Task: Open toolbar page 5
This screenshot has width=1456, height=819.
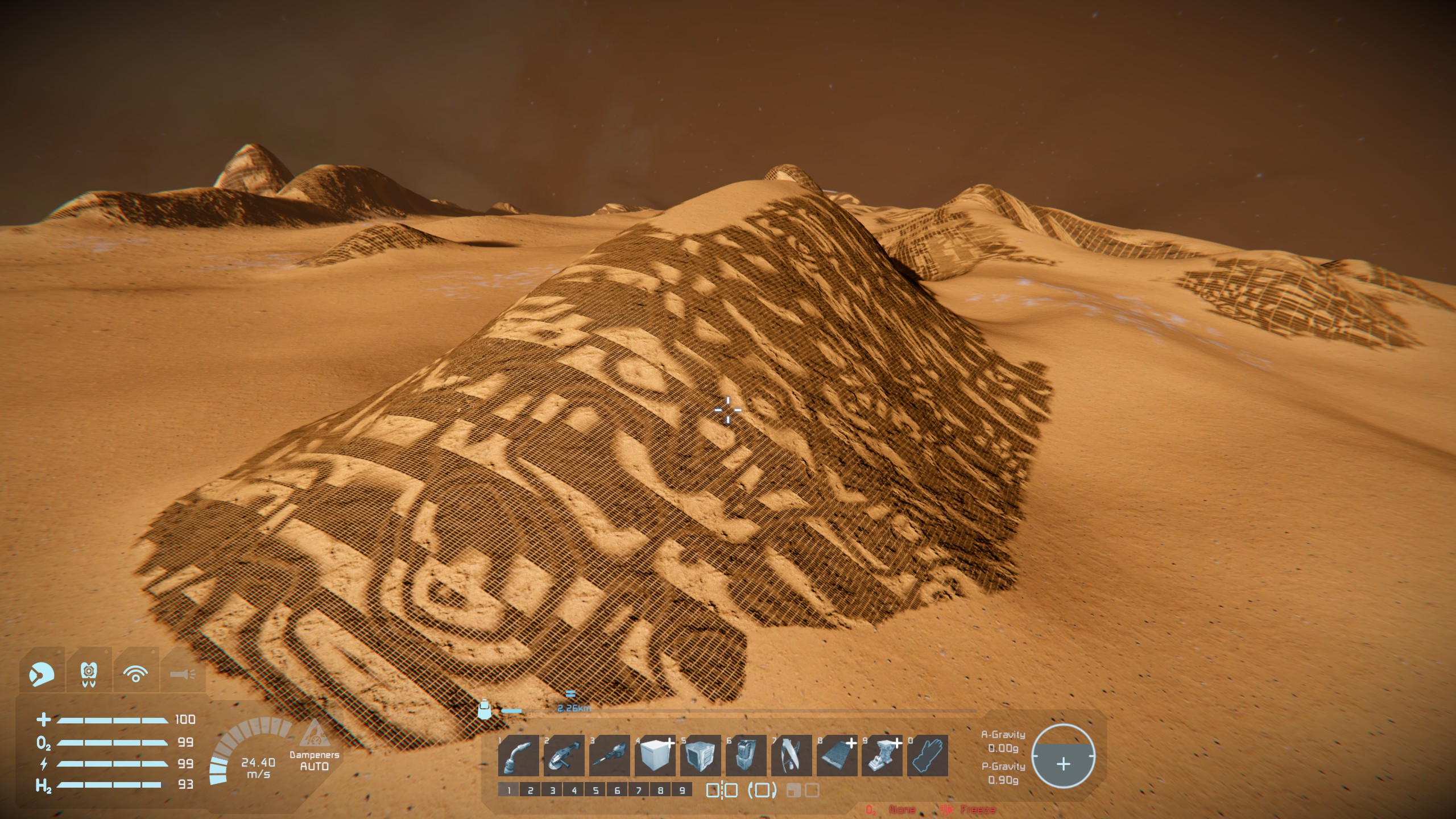Action: (595, 790)
